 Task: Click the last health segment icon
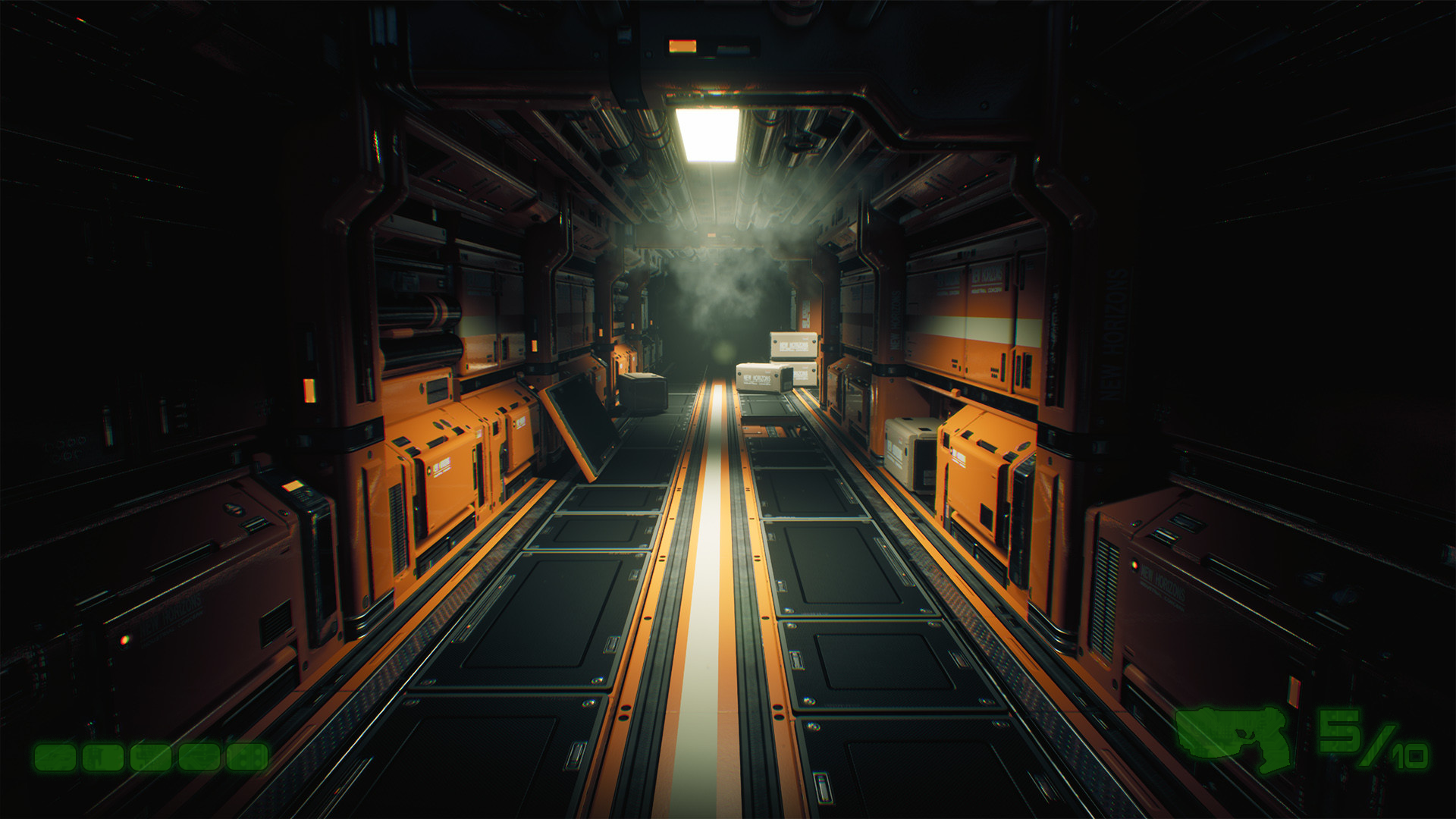pyautogui.click(x=246, y=758)
